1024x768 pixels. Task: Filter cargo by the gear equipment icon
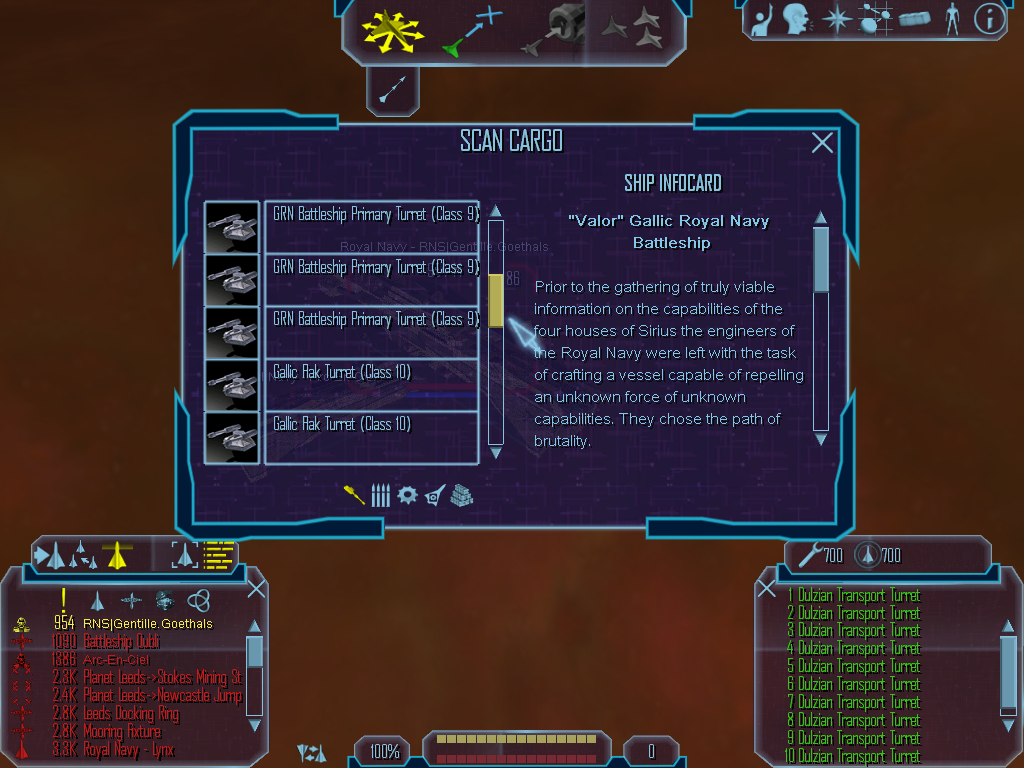click(x=407, y=495)
